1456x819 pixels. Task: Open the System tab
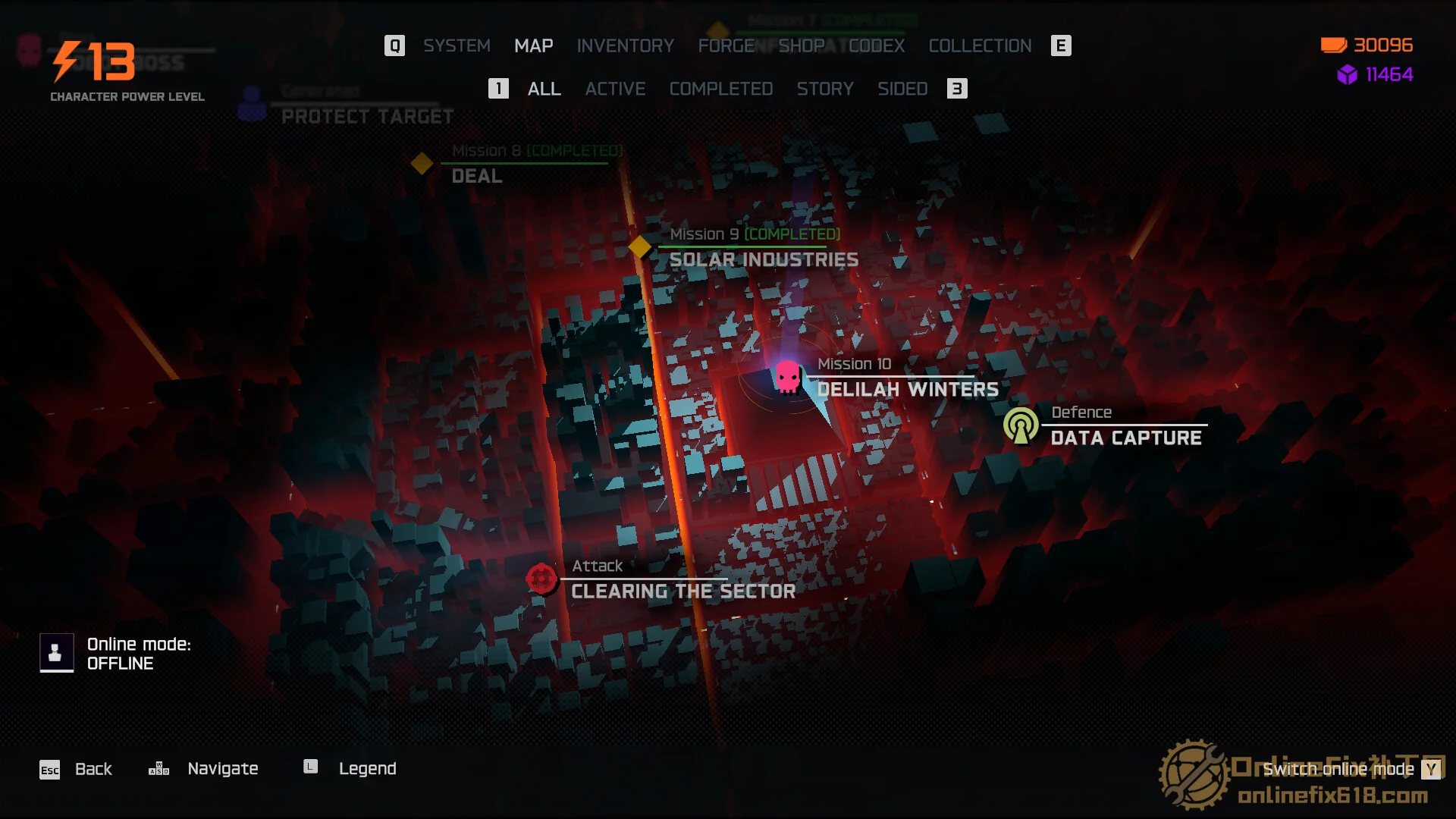(457, 45)
